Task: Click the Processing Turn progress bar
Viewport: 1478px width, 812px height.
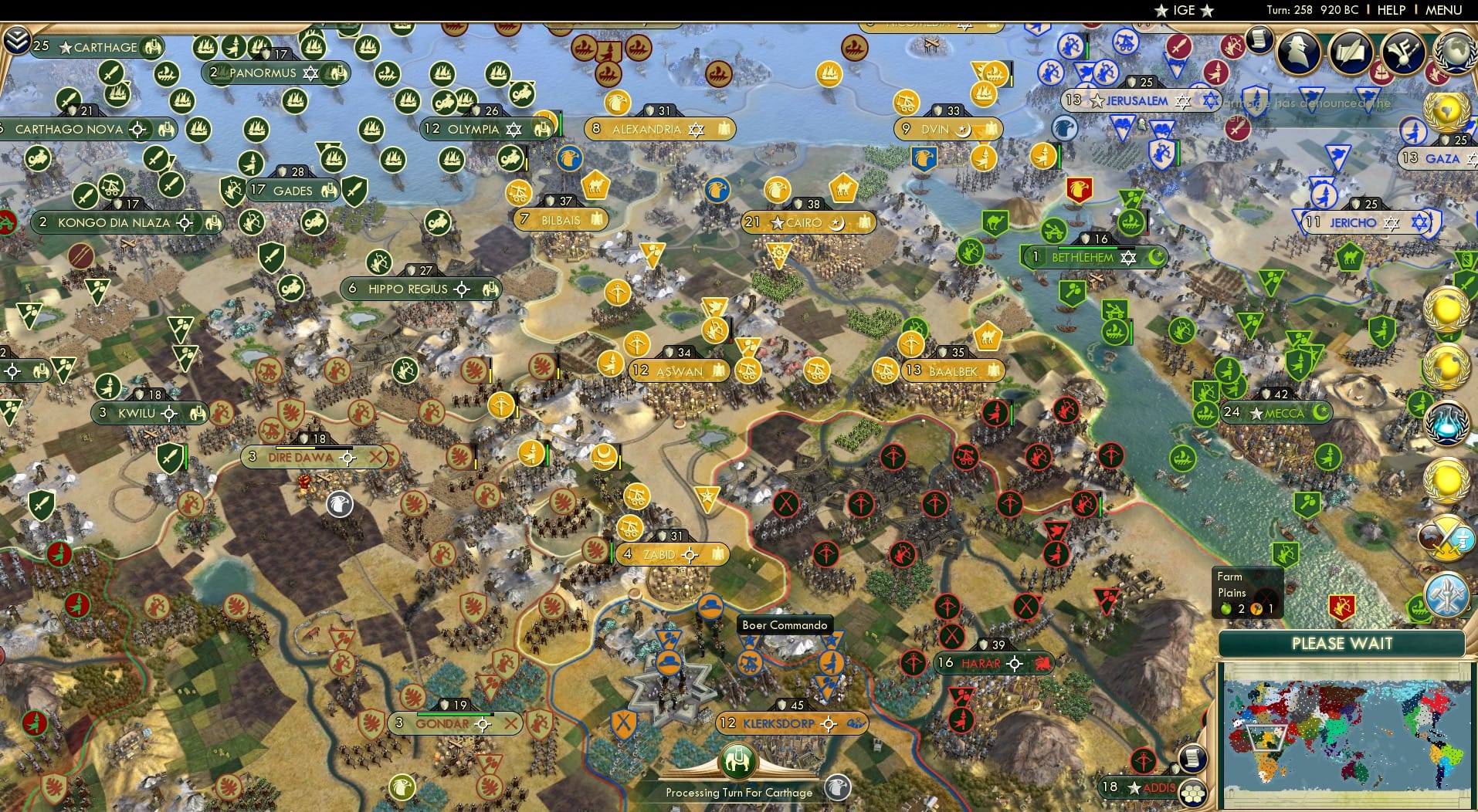Action: tap(739, 792)
